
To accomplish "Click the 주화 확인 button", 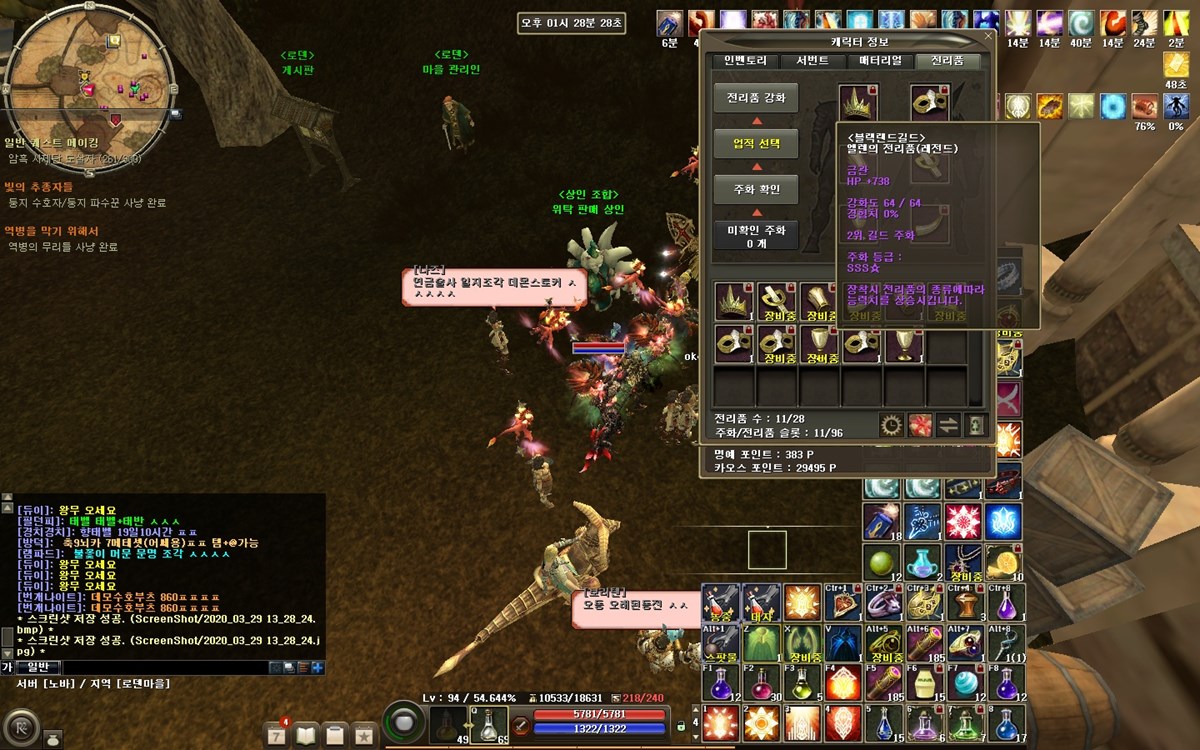I will pos(756,189).
